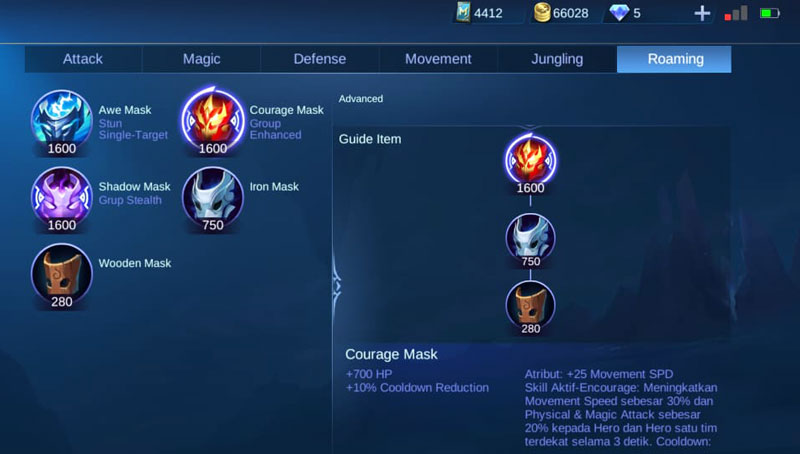Switch to the Jungling tab
800x454 pixels.
(557, 59)
